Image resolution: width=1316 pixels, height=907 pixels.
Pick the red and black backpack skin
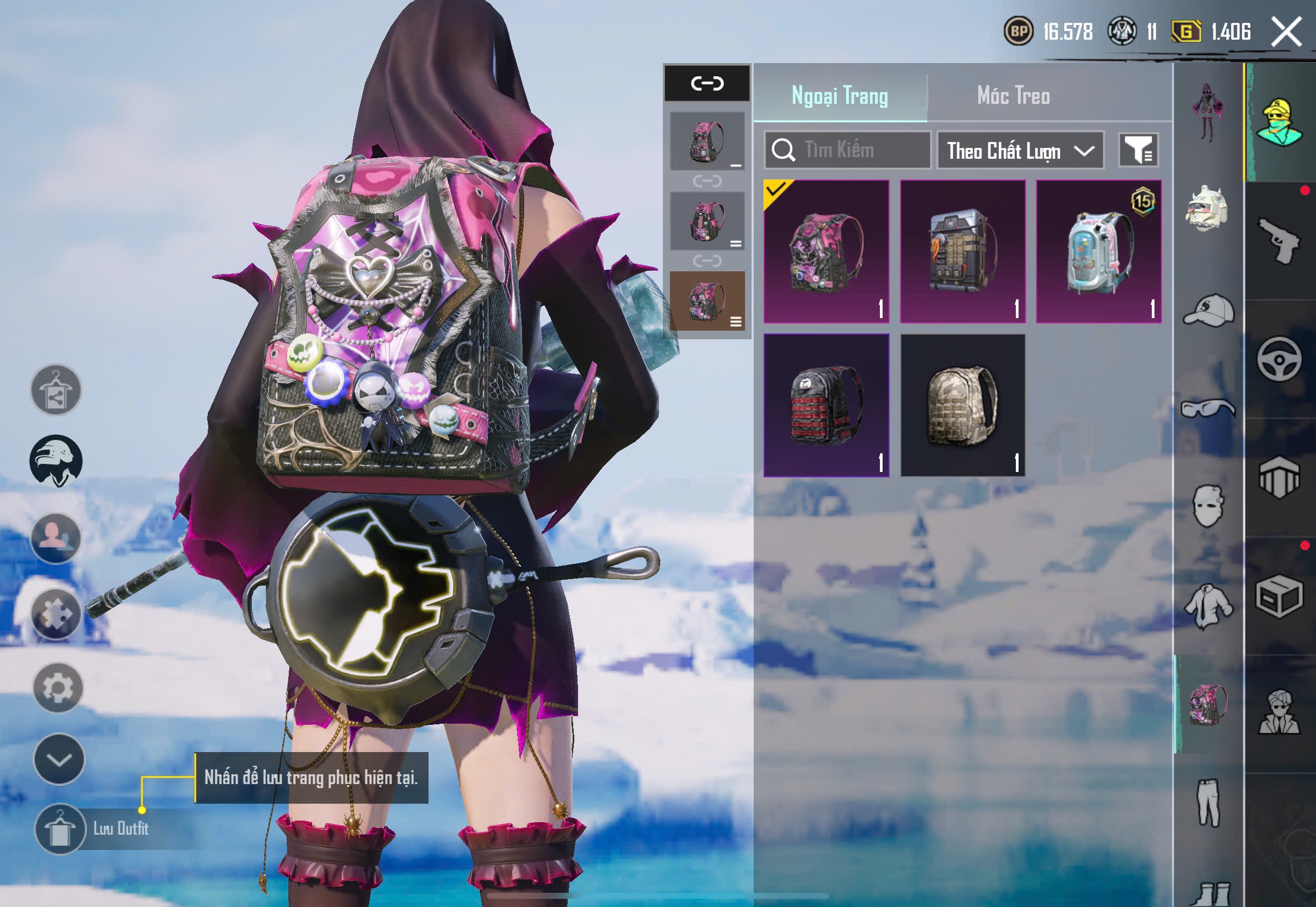click(826, 405)
